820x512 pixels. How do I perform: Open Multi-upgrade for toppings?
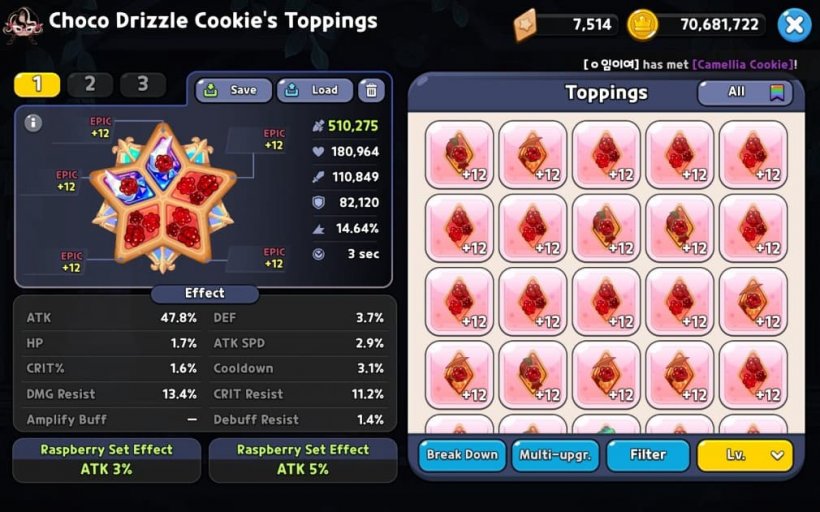[x=555, y=455]
